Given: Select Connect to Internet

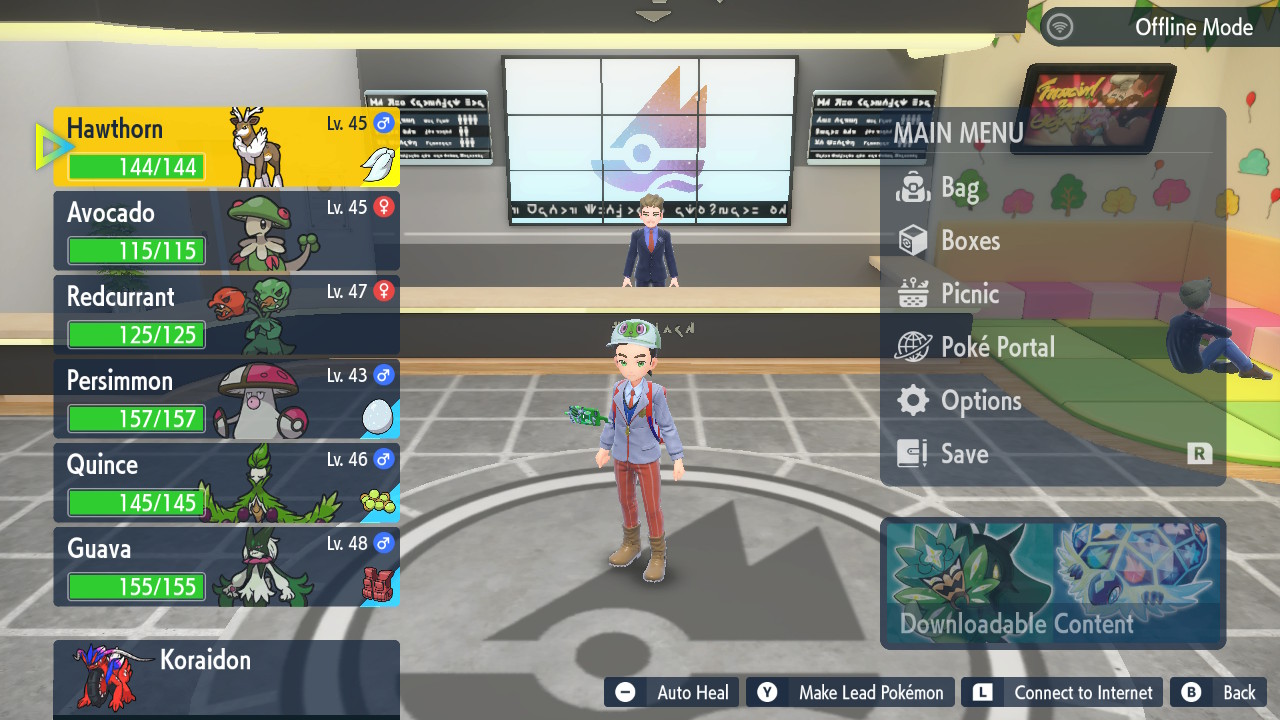Looking at the screenshot, I should click(1064, 693).
